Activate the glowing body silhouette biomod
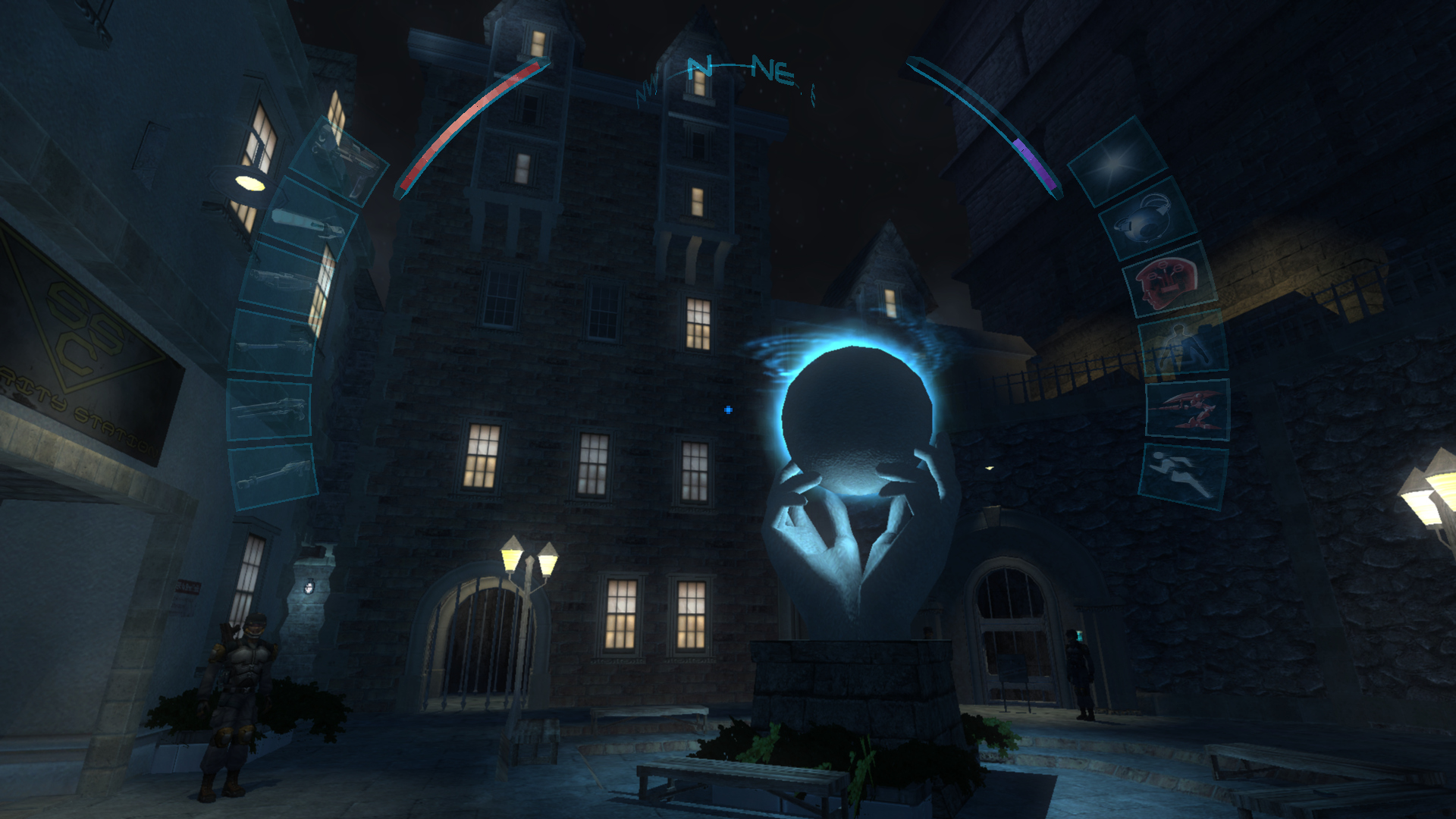The image size is (1456, 819). [1182, 346]
